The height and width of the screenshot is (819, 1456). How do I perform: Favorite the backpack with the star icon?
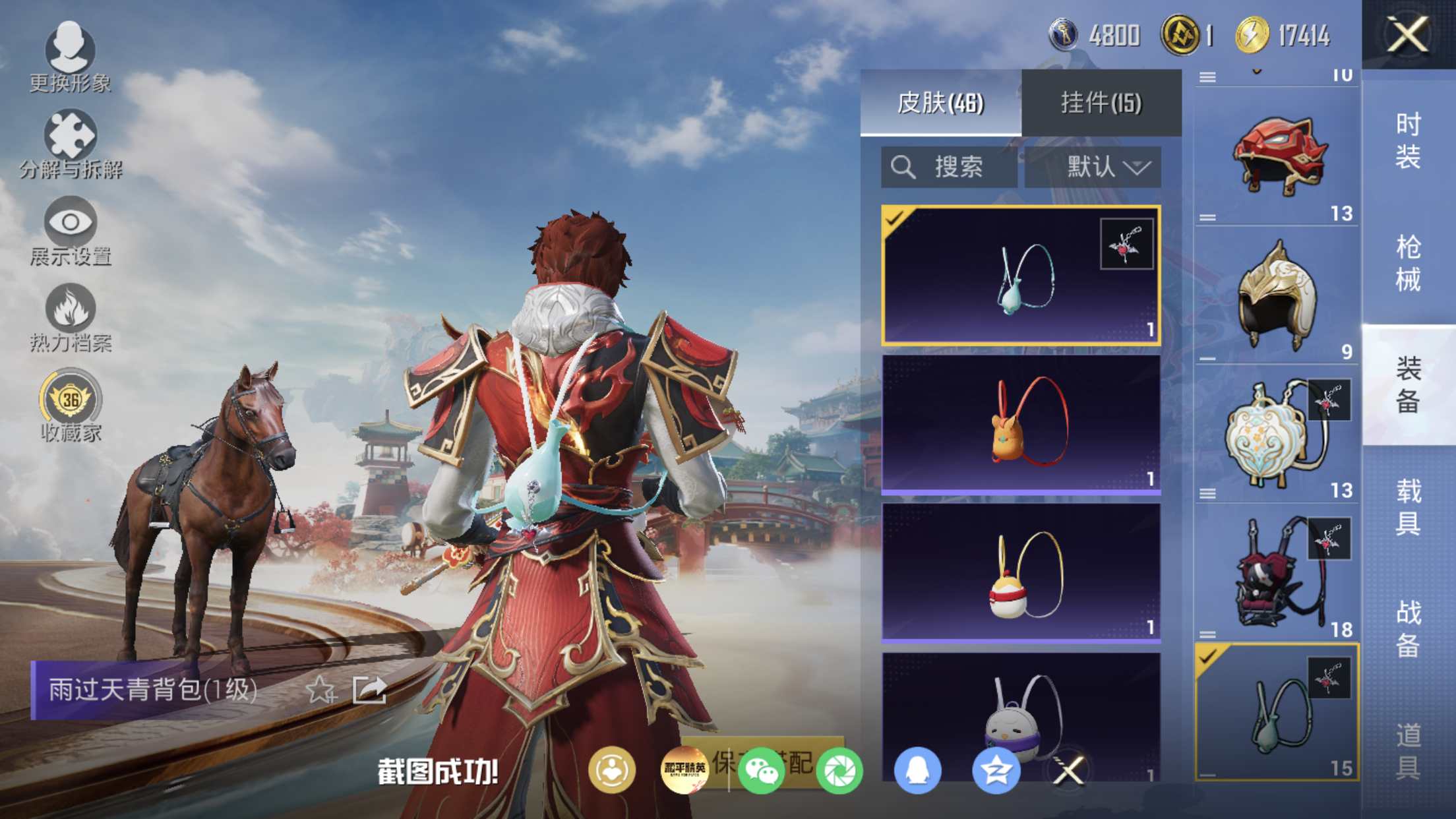321,690
